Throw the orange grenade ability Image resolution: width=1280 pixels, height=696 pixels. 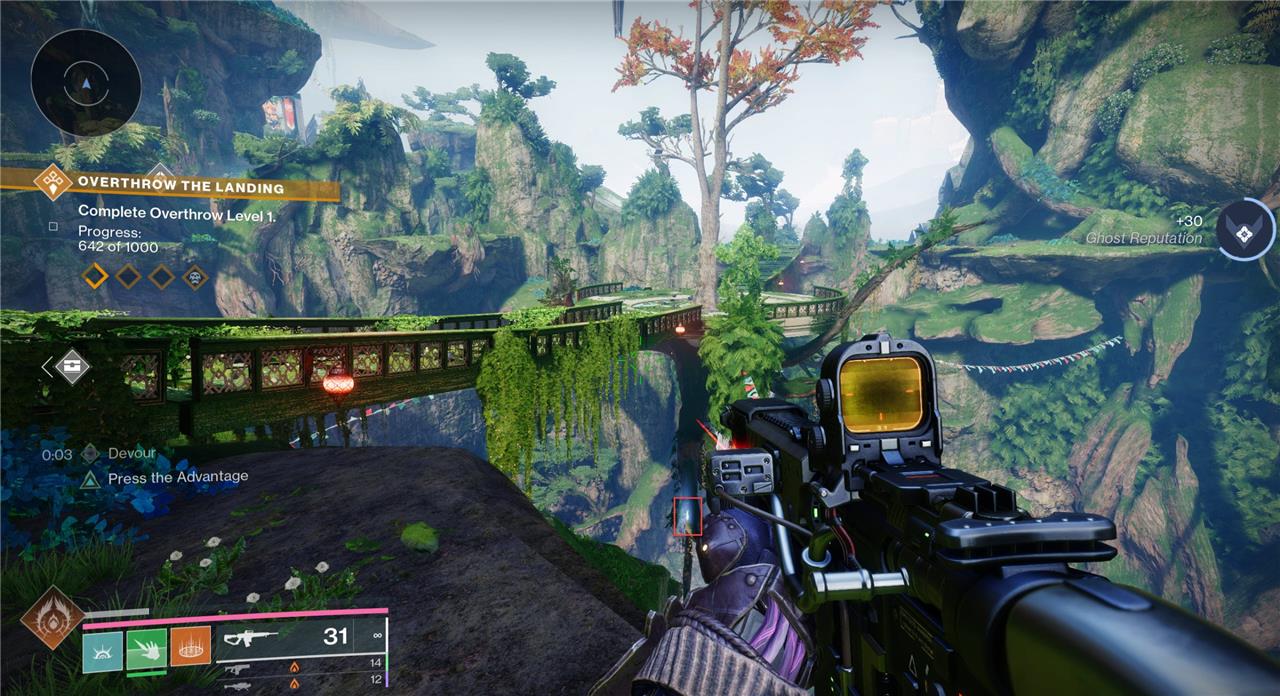click(x=190, y=648)
